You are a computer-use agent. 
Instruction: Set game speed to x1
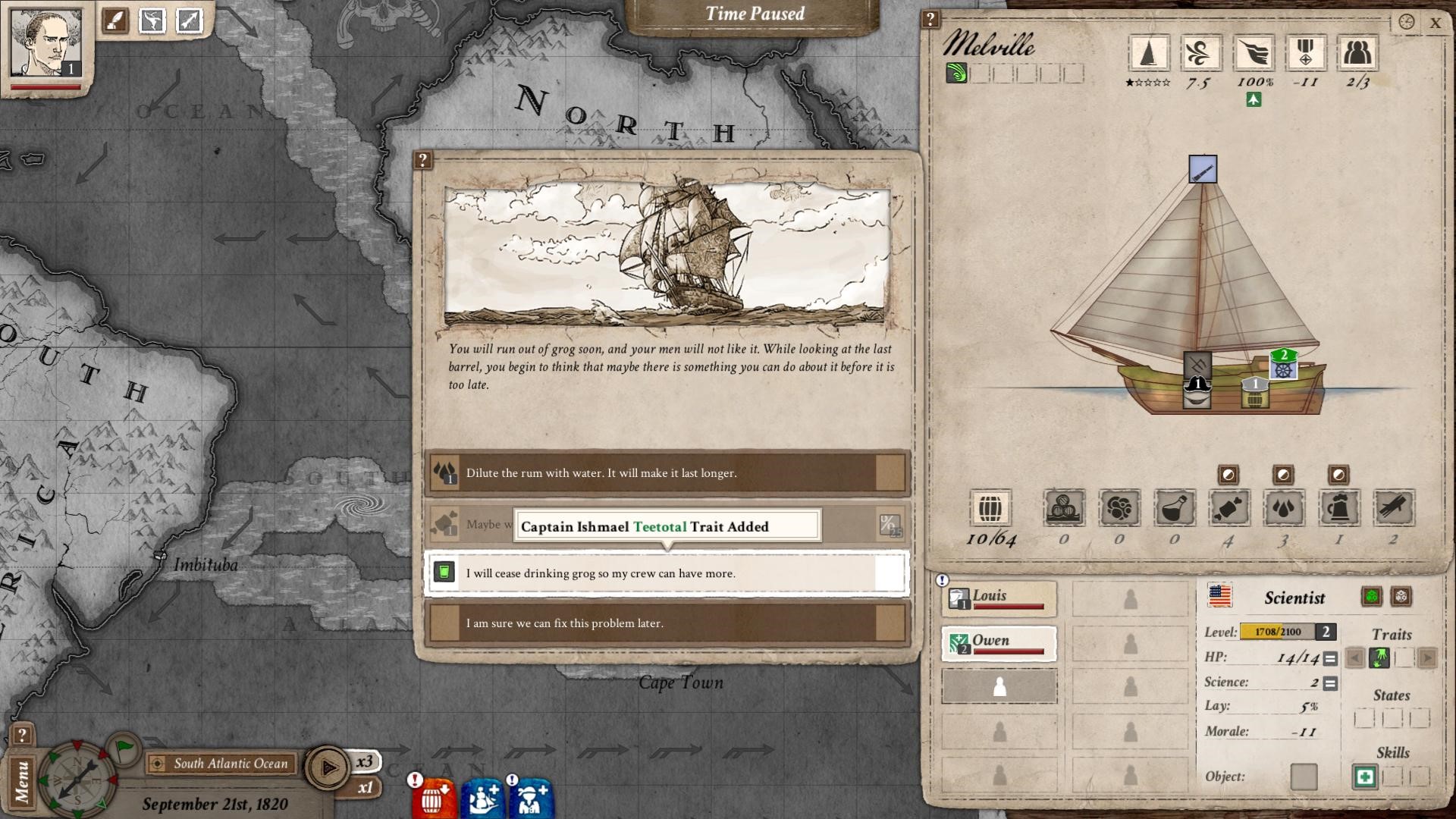366,788
